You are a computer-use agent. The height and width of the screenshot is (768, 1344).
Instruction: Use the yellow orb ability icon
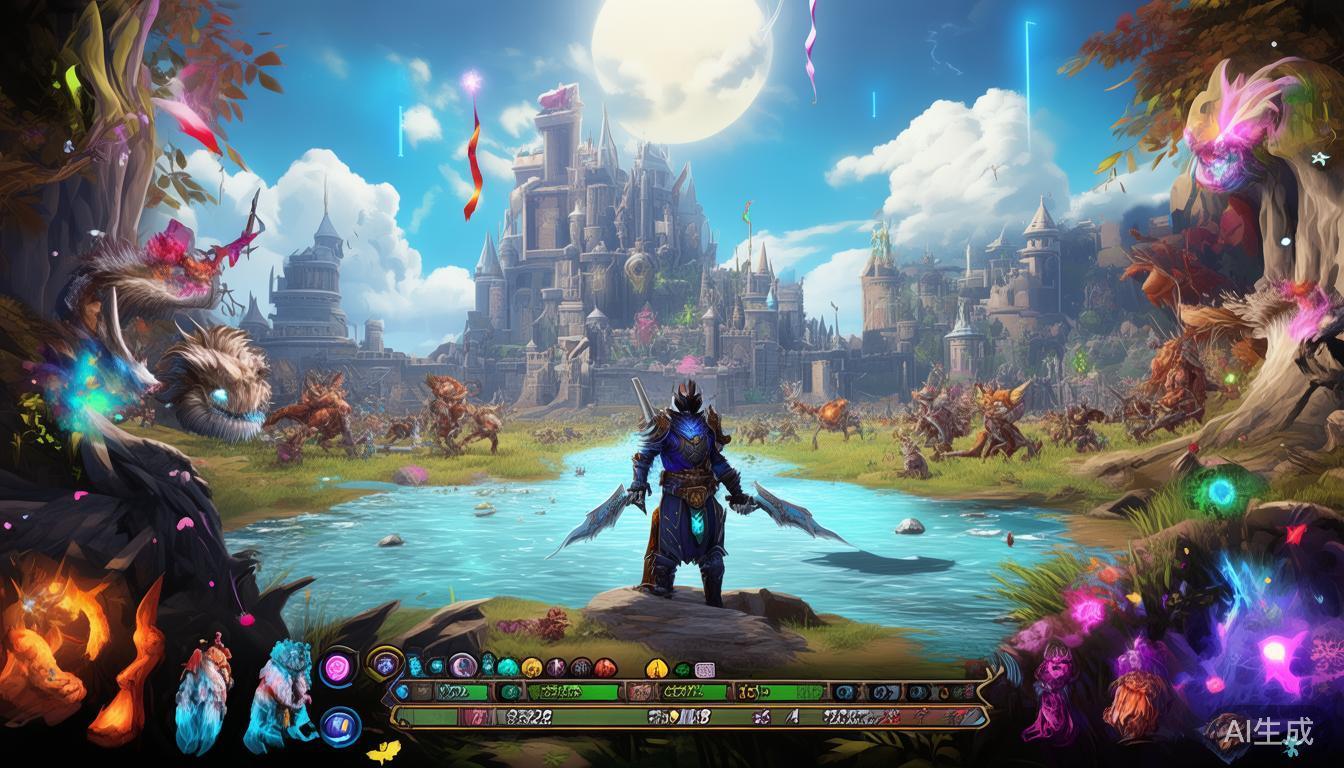532,667
